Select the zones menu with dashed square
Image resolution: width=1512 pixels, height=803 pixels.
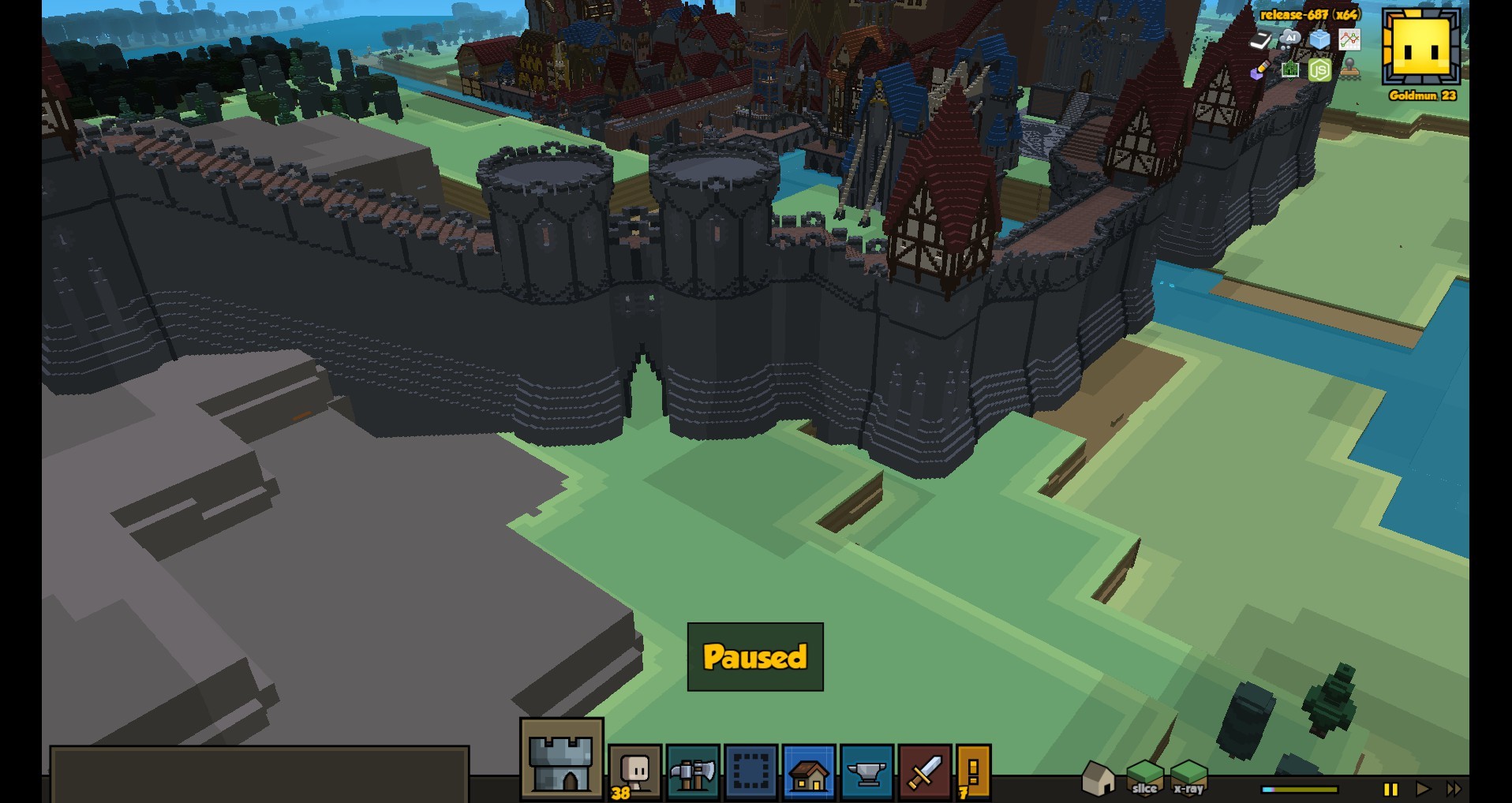pyautogui.click(x=750, y=772)
